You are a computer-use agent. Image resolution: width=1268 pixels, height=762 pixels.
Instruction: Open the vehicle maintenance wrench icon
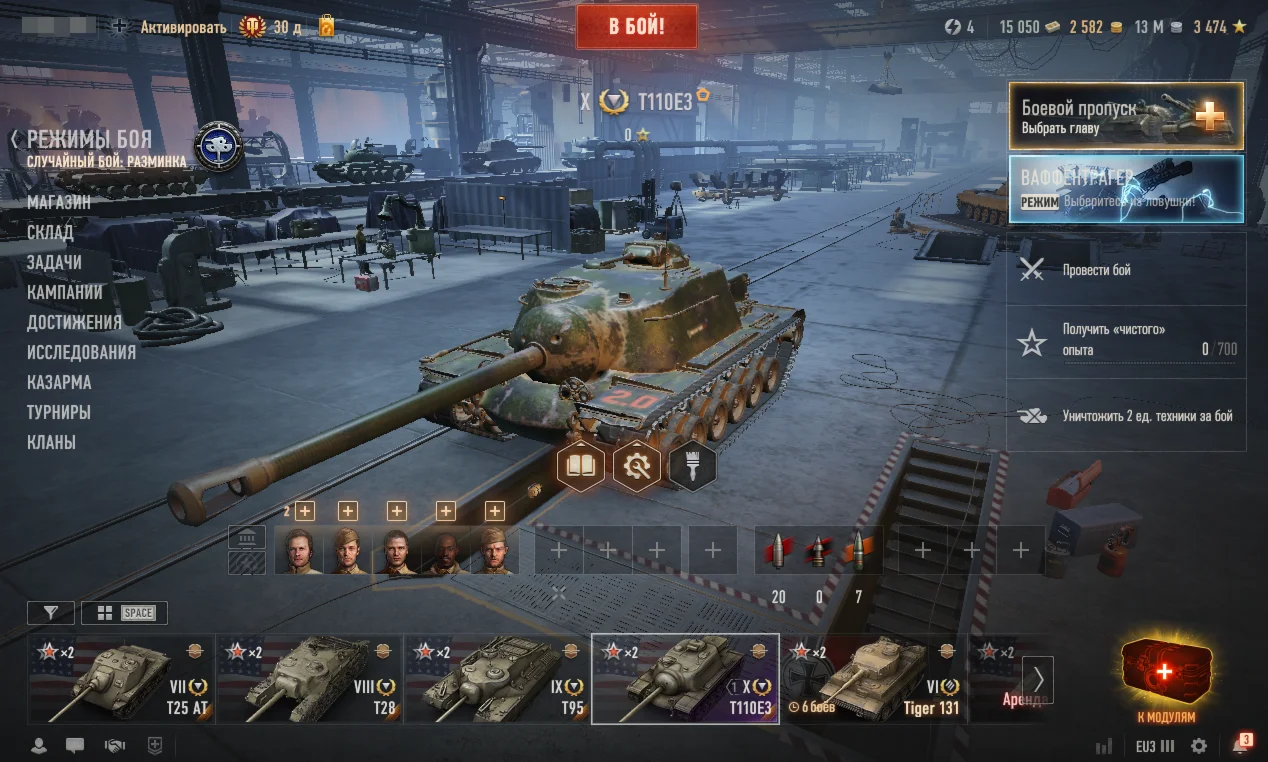click(636, 466)
